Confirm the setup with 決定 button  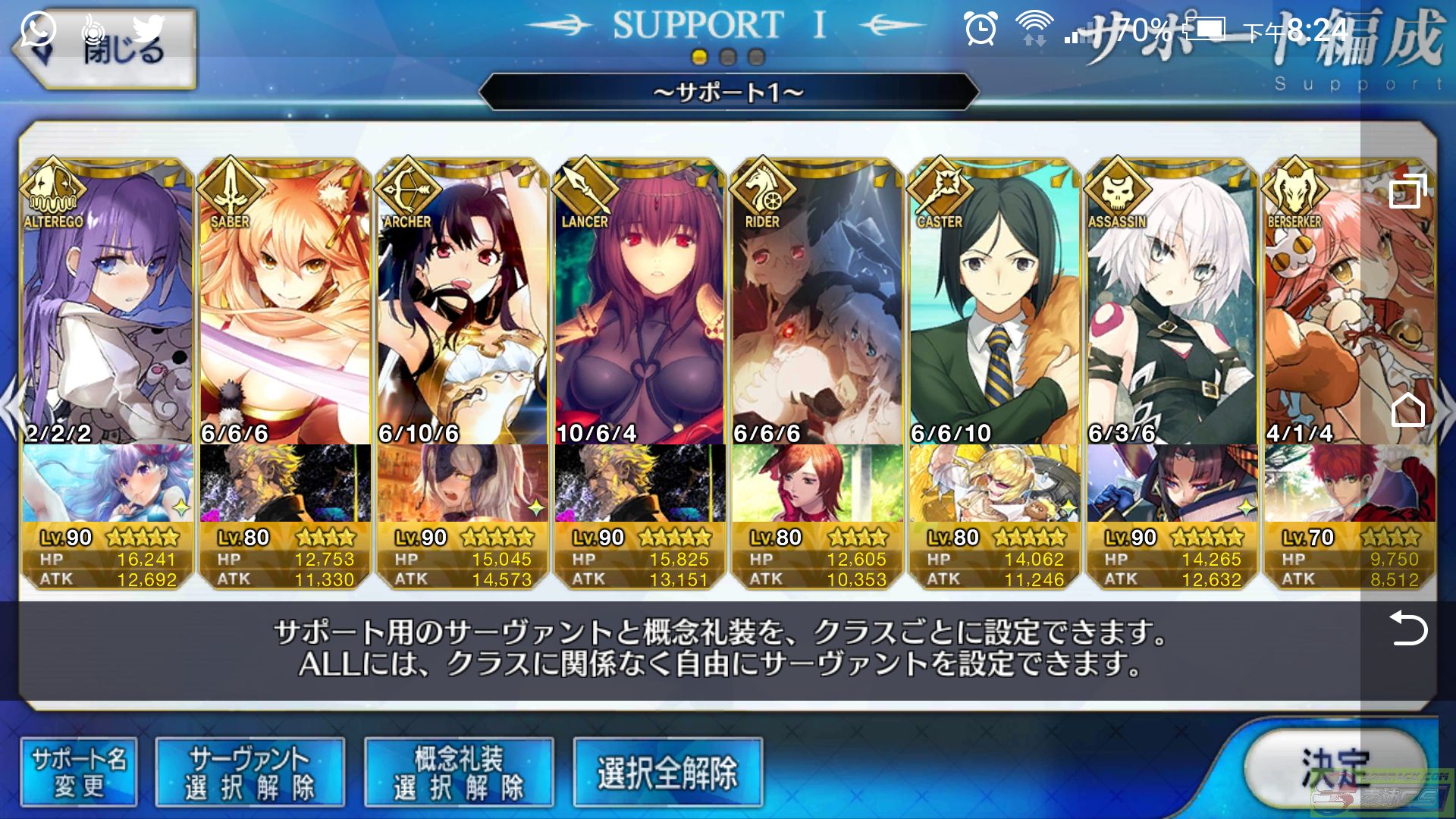1335,770
